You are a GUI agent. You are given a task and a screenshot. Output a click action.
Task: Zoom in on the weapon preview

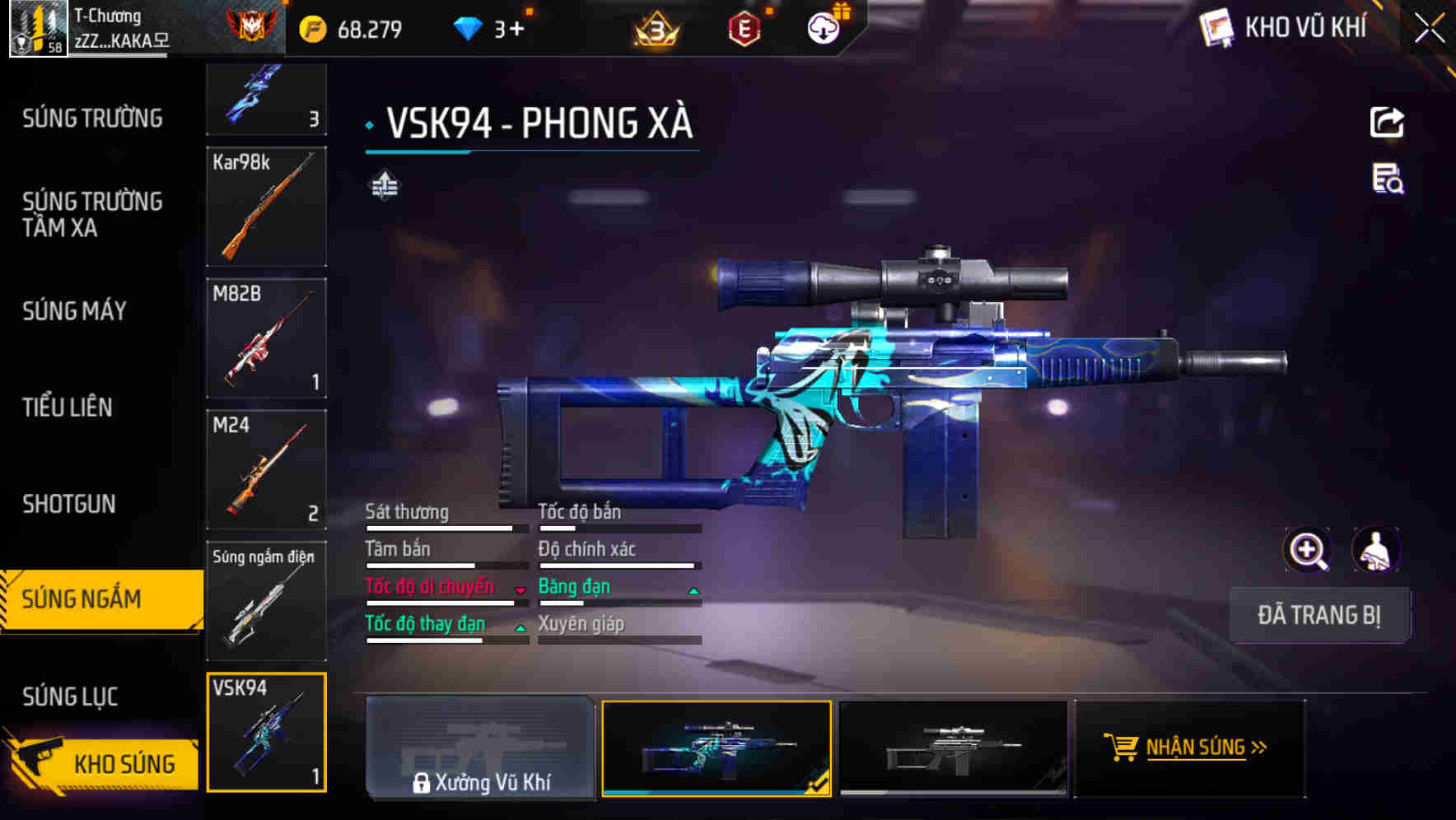pyautogui.click(x=1309, y=550)
